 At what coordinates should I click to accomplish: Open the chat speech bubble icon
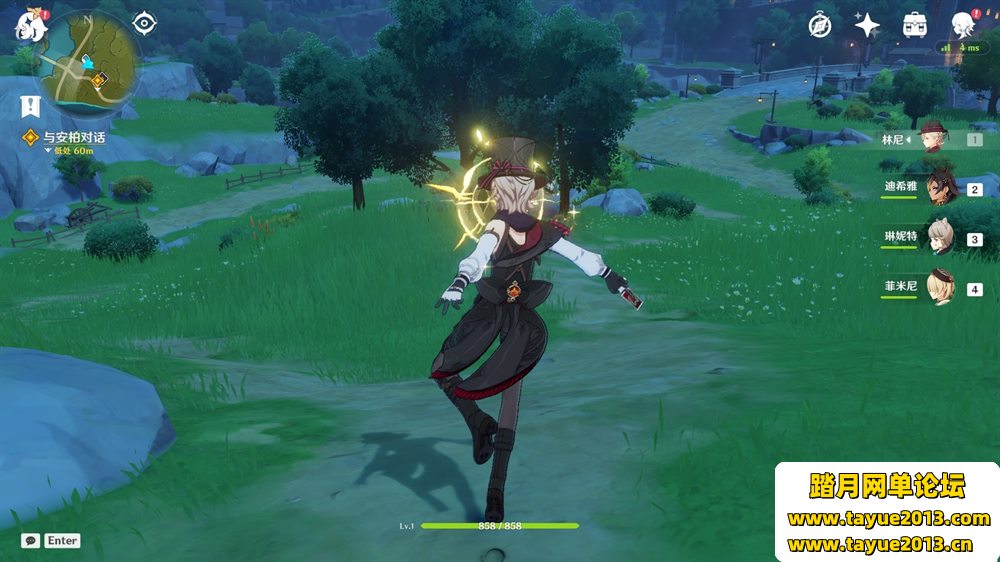coord(31,540)
